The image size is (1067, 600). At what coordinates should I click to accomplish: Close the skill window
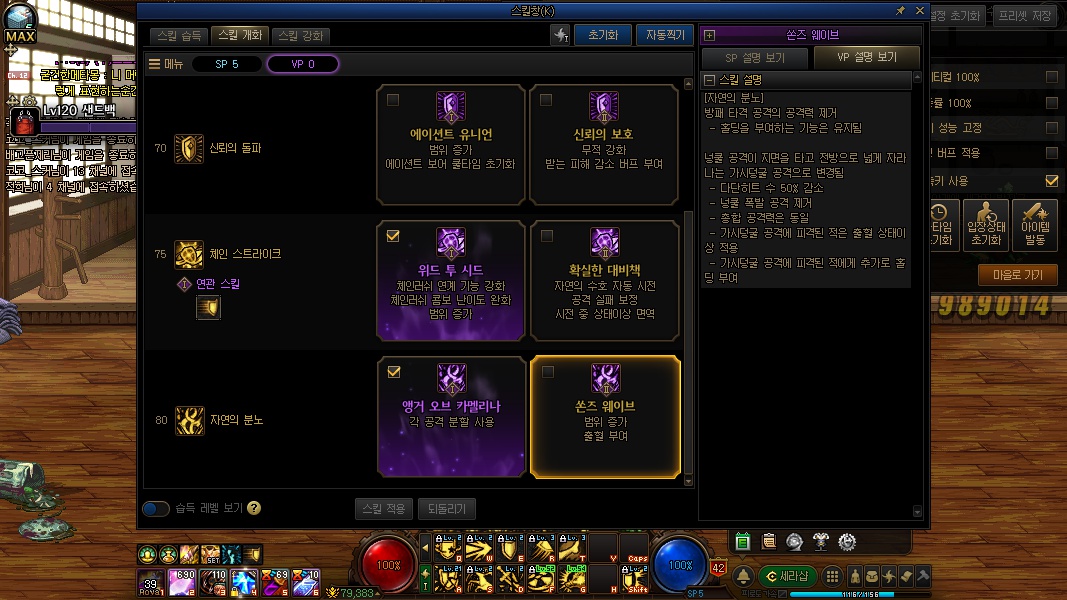[920, 10]
